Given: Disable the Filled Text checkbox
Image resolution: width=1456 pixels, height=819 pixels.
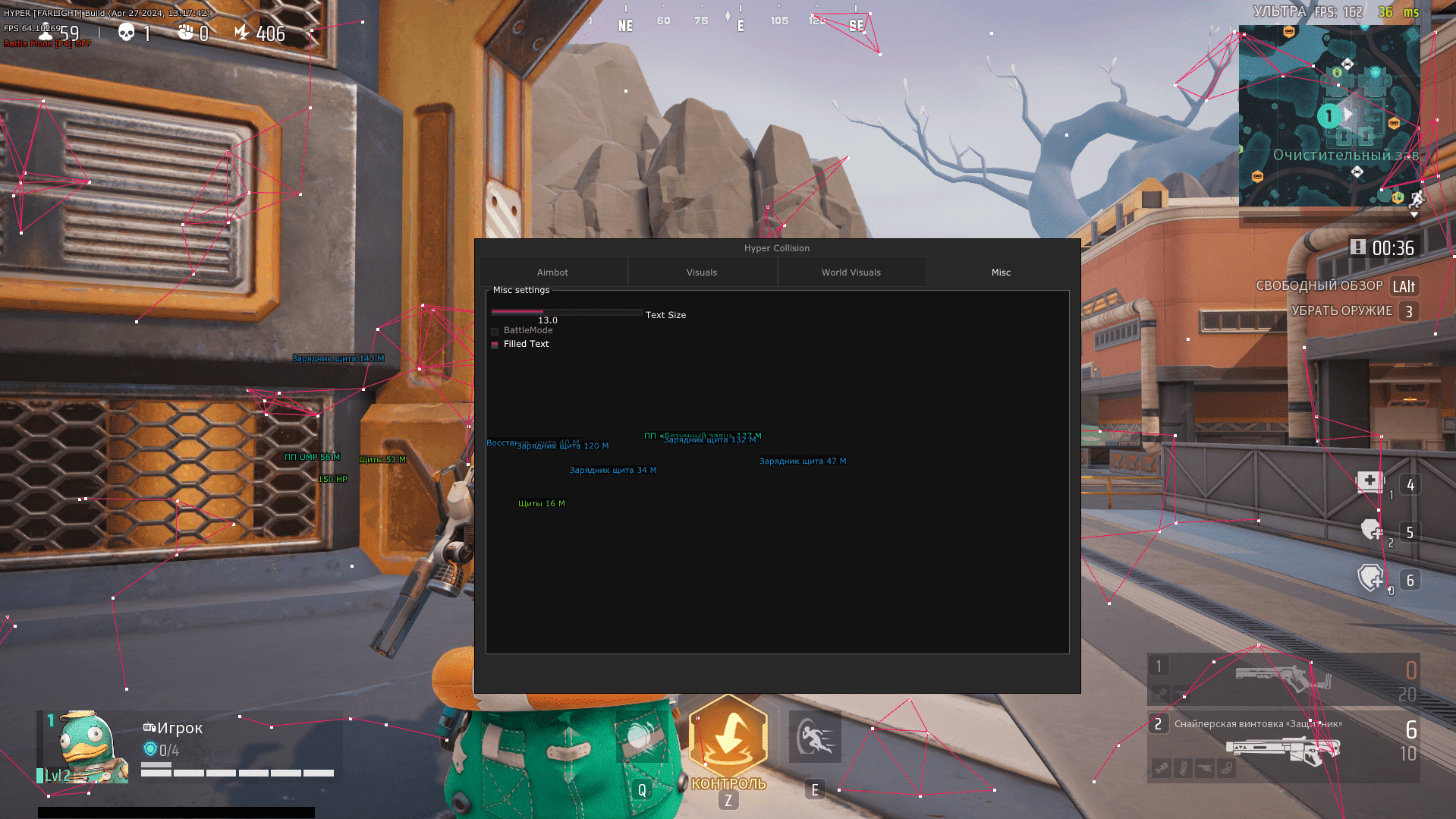Looking at the screenshot, I should [495, 345].
